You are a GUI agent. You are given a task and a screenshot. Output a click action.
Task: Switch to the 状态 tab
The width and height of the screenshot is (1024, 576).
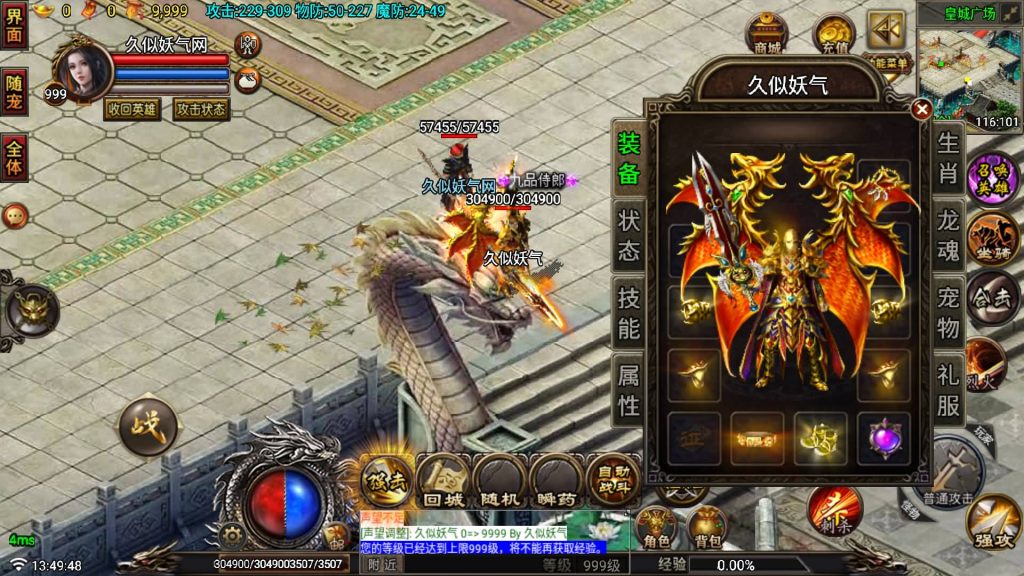[628, 235]
